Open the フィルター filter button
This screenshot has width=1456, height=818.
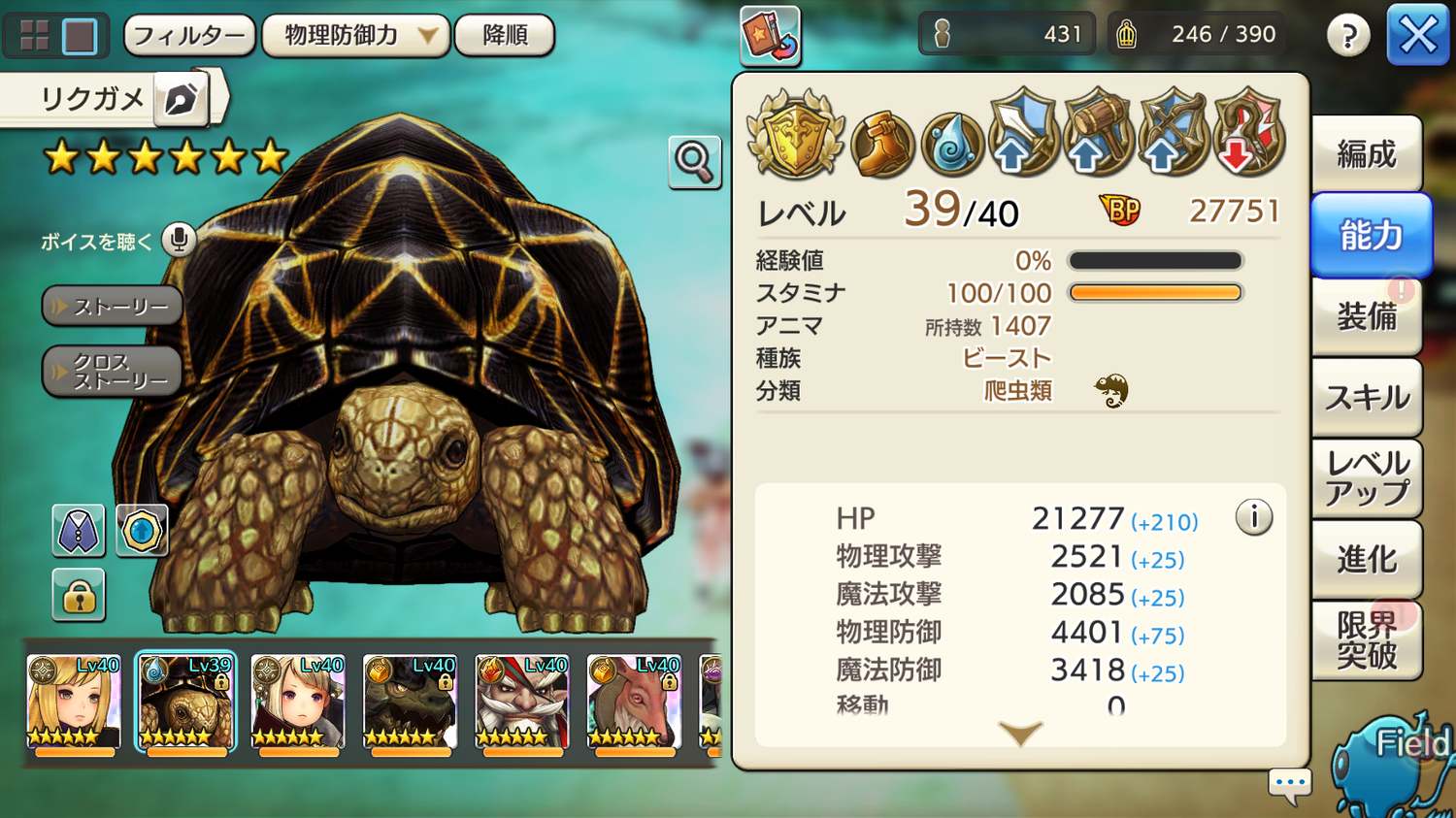click(x=189, y=36)
